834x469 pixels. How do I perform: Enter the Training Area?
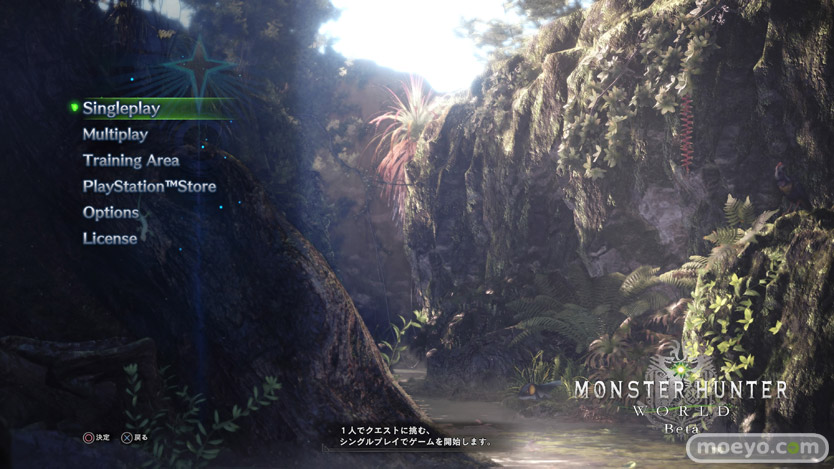pos(131,160)
